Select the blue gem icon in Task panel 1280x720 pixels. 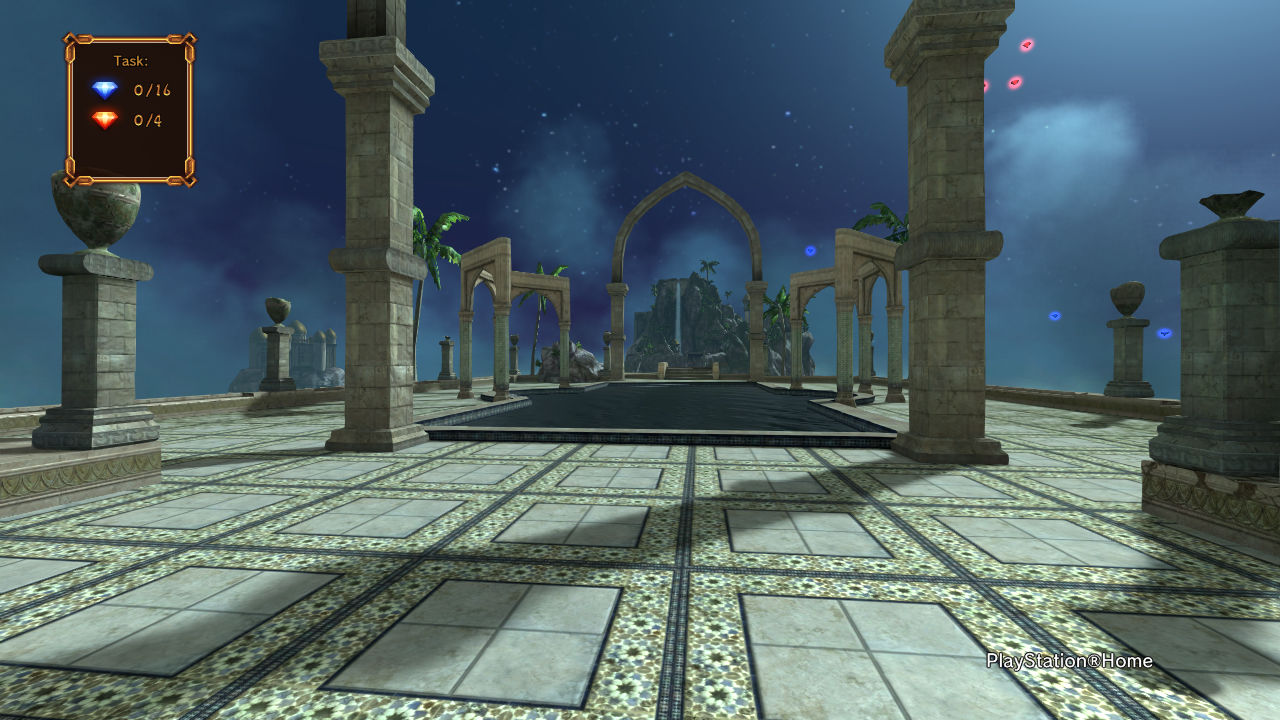(105, 90)
